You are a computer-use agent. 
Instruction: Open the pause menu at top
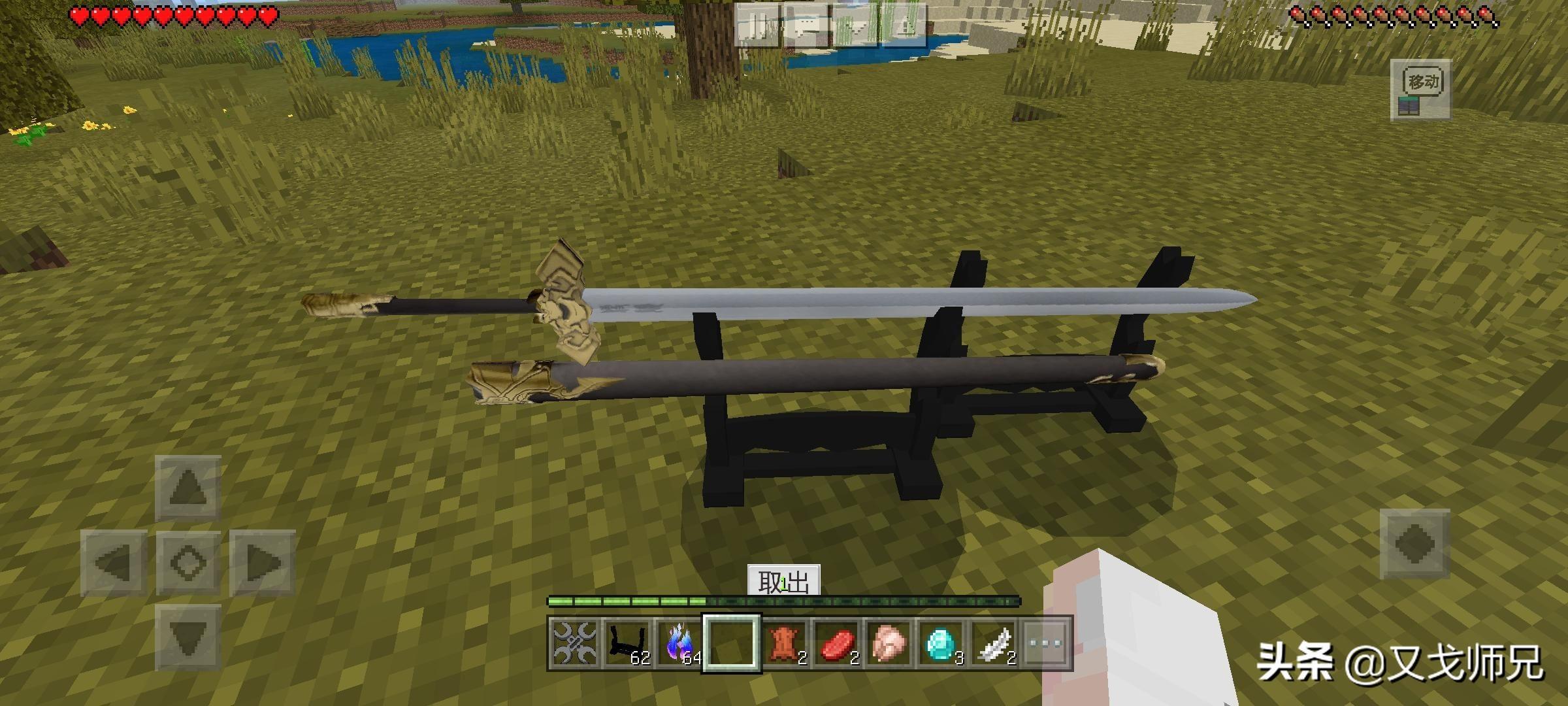pyautogui.click(x=758, y=25)
